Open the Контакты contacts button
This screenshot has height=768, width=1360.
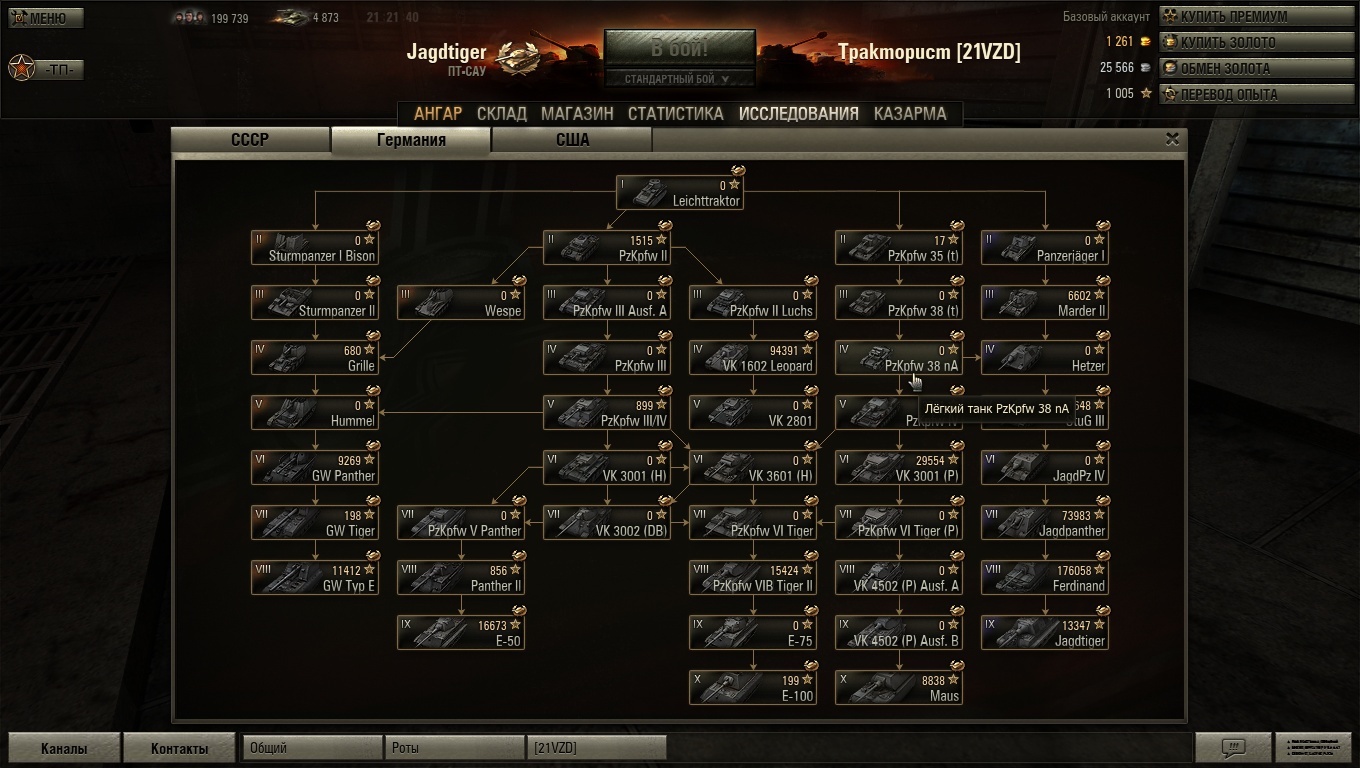click(x=180, y=748)
